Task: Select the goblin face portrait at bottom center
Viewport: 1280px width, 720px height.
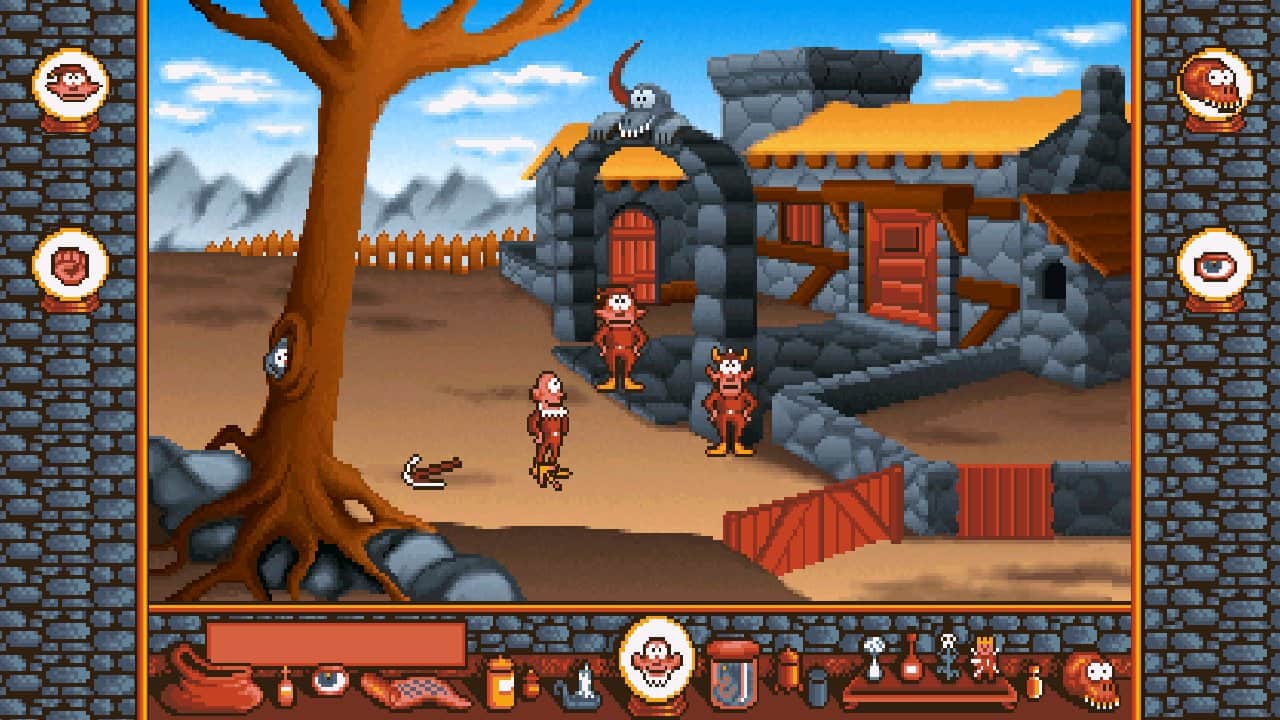Action: (657, 658)
